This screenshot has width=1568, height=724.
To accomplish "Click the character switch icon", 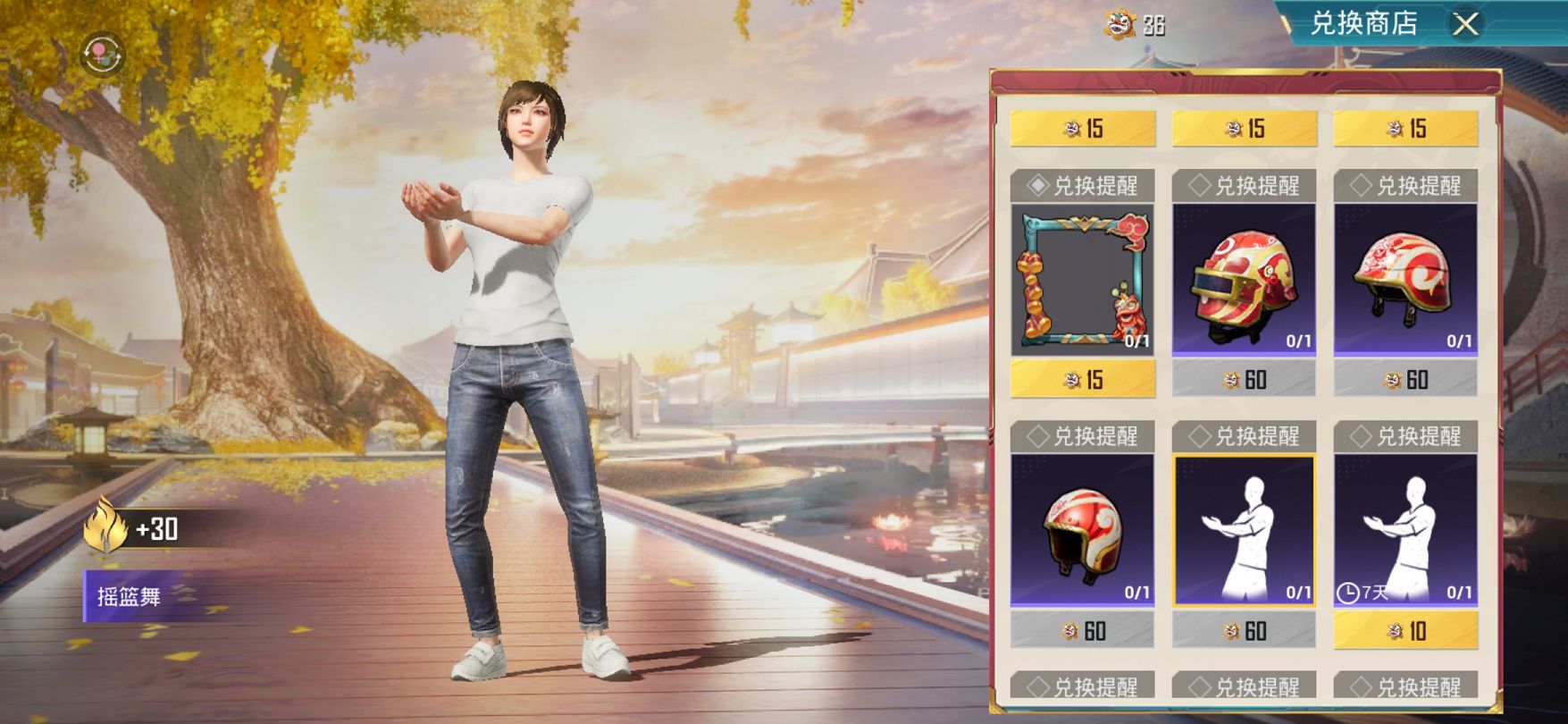I will 102,55.
